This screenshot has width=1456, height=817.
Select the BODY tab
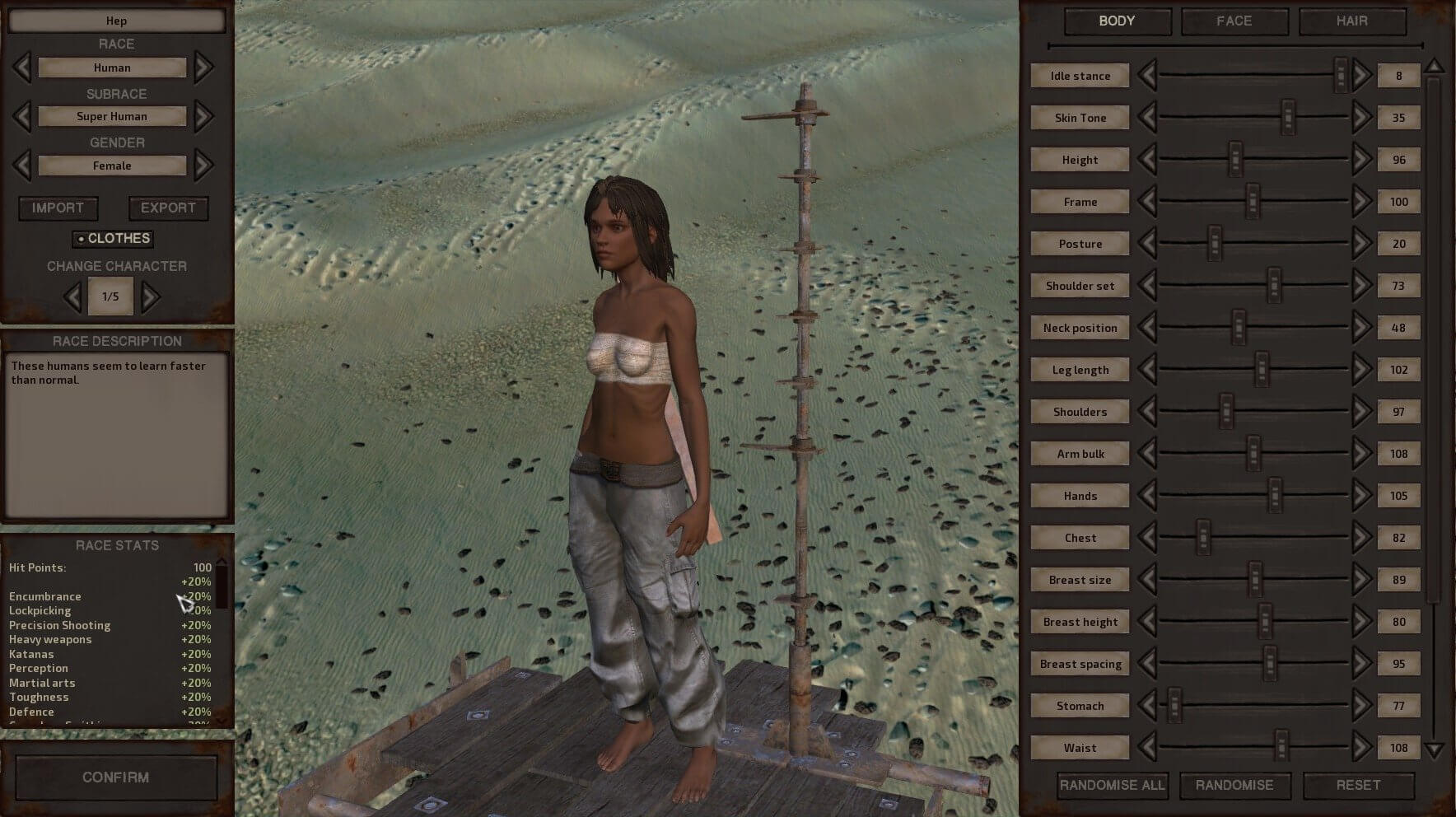point(1117,21)
